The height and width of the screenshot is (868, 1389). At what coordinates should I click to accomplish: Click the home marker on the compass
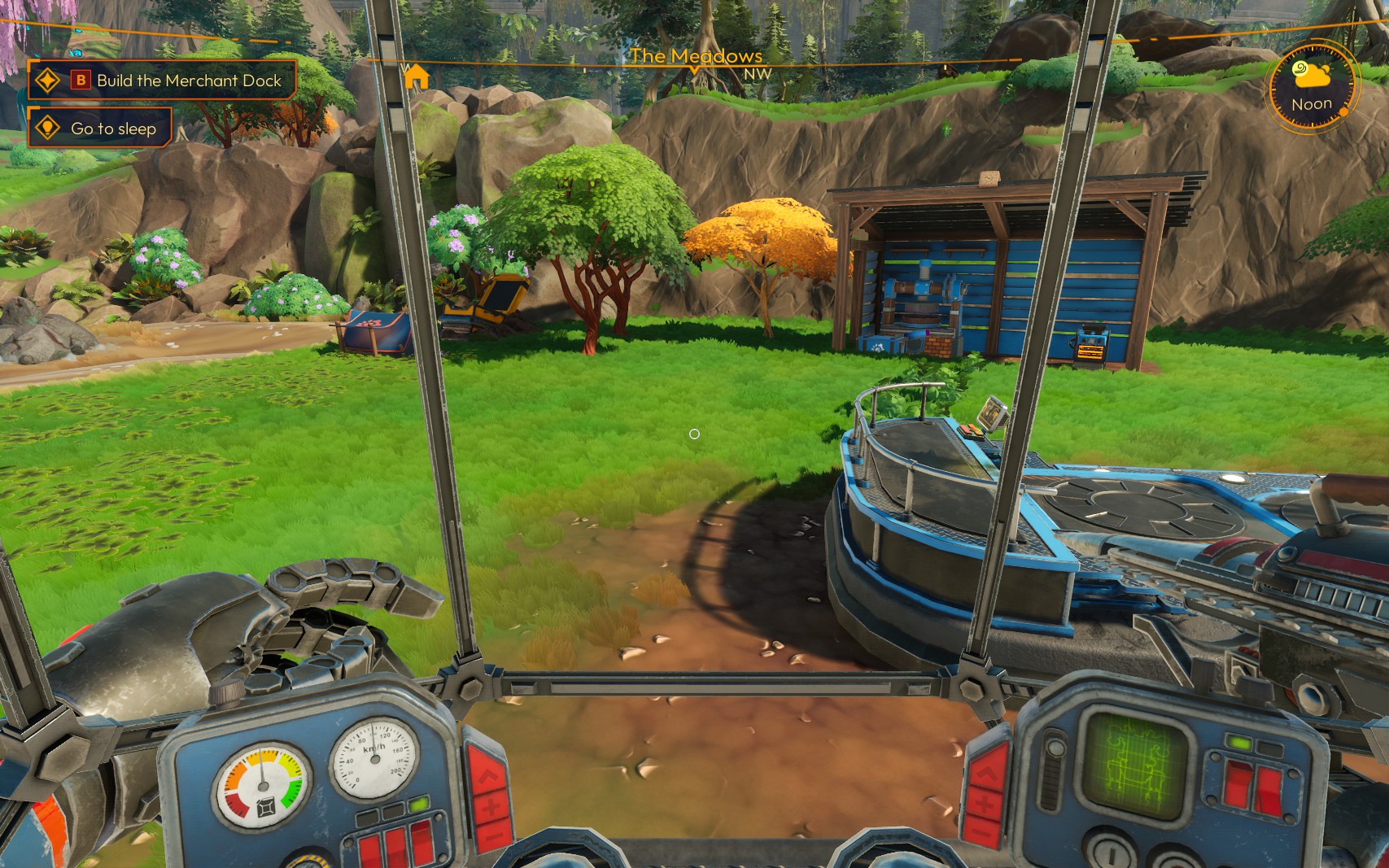(x=417, y=77)
